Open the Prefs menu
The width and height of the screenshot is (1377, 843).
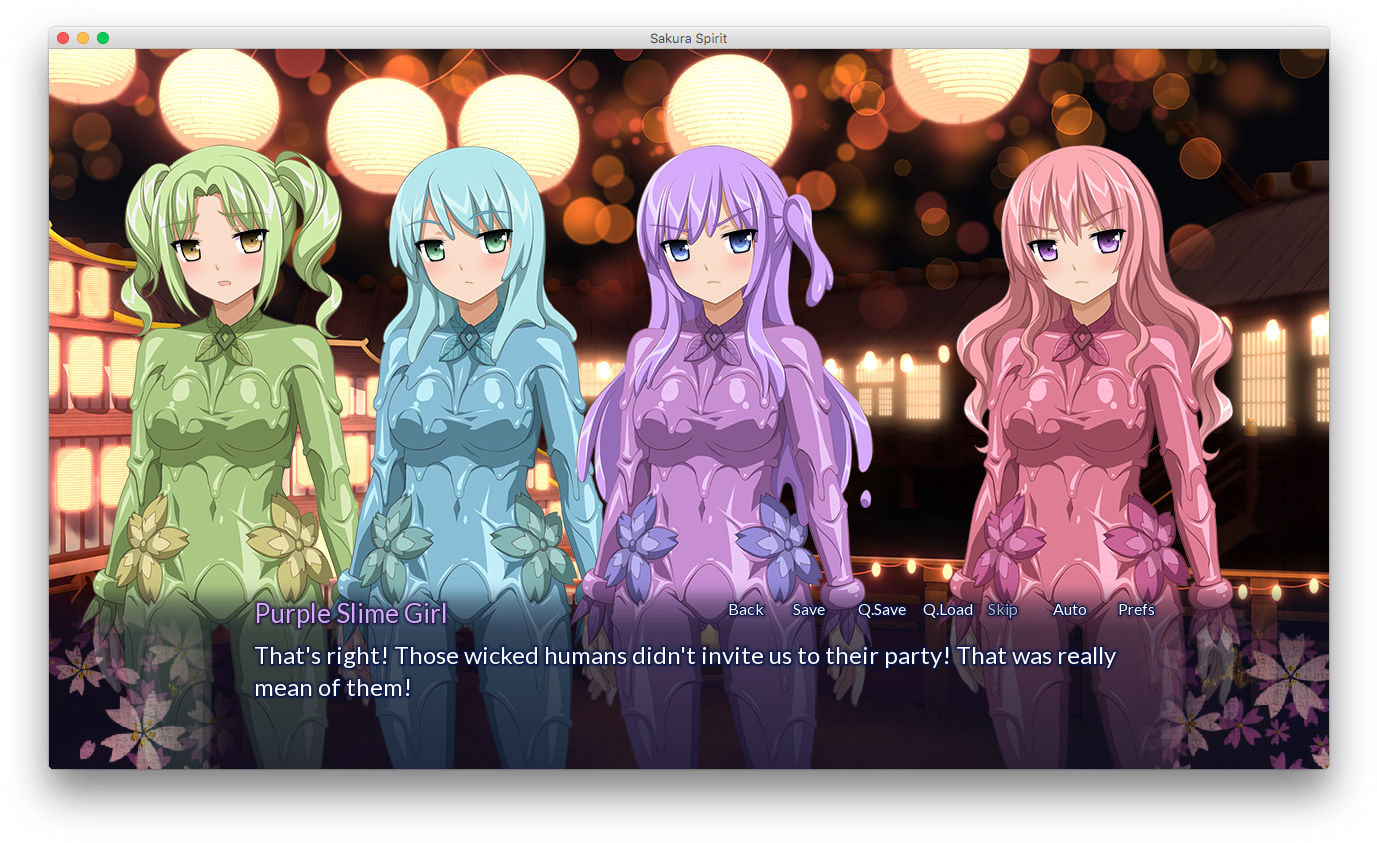coord(1136,610)
